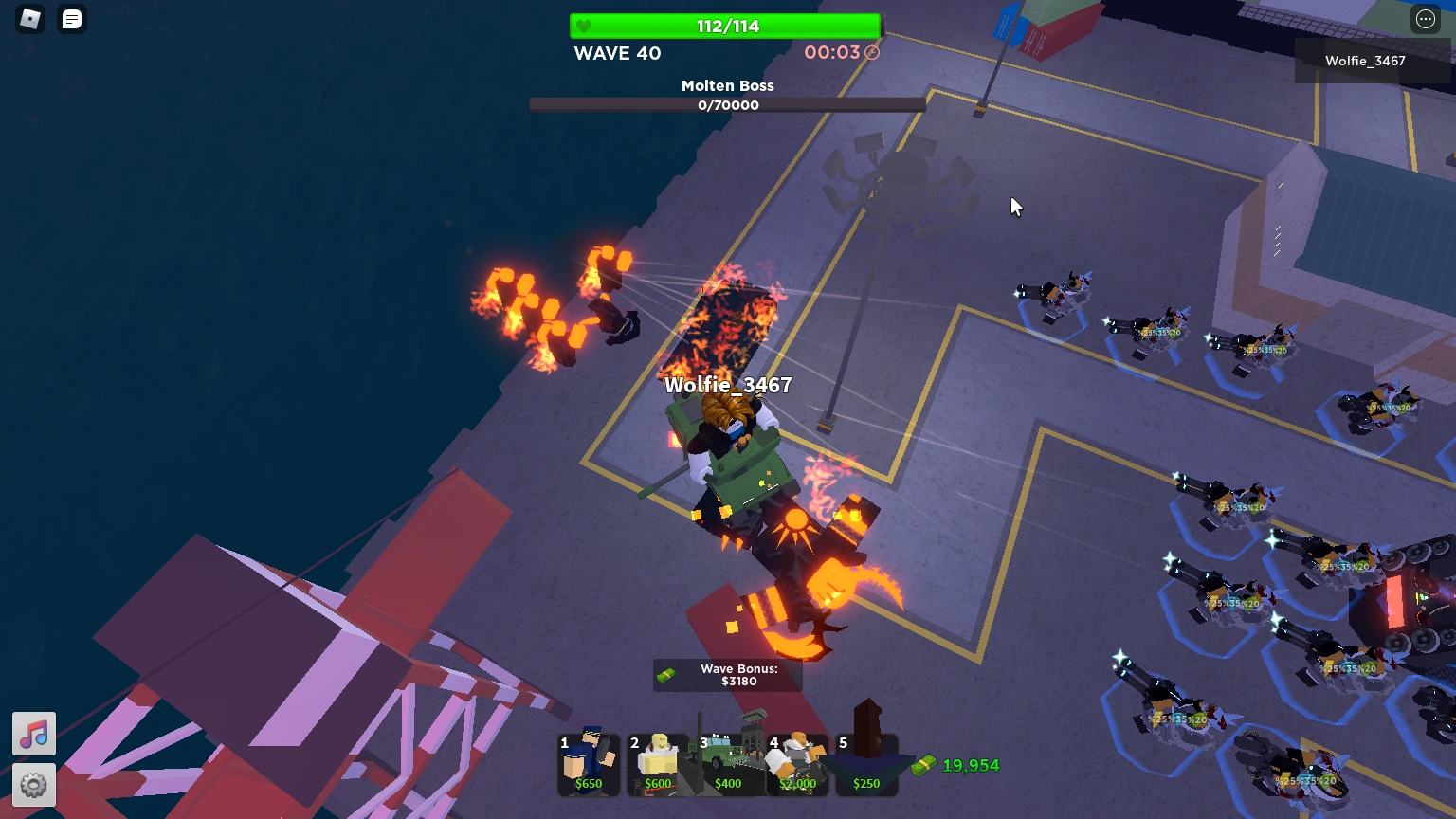The image size is (1456, 819).
Task: Click the green cash stack icon beside 19,954
Action: [923, 765]
